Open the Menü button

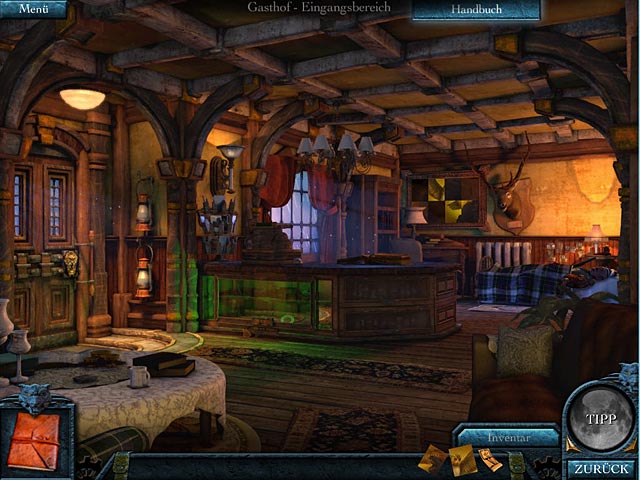[x=33, y=9]
